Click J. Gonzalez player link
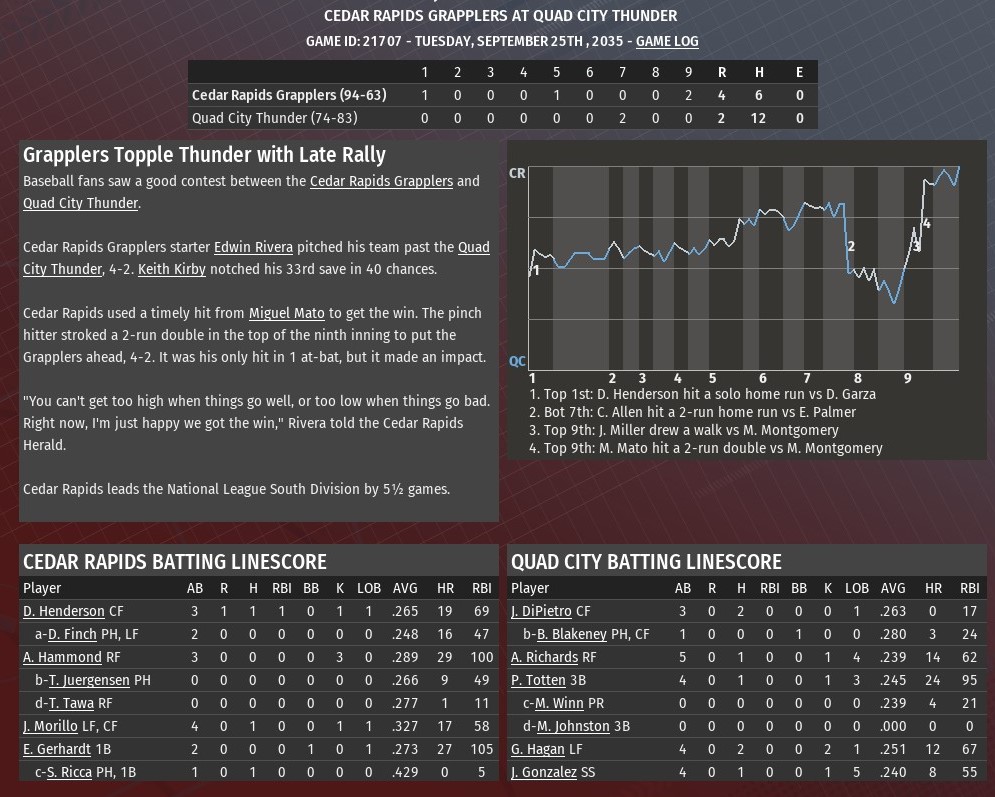 tap(544, 772)
